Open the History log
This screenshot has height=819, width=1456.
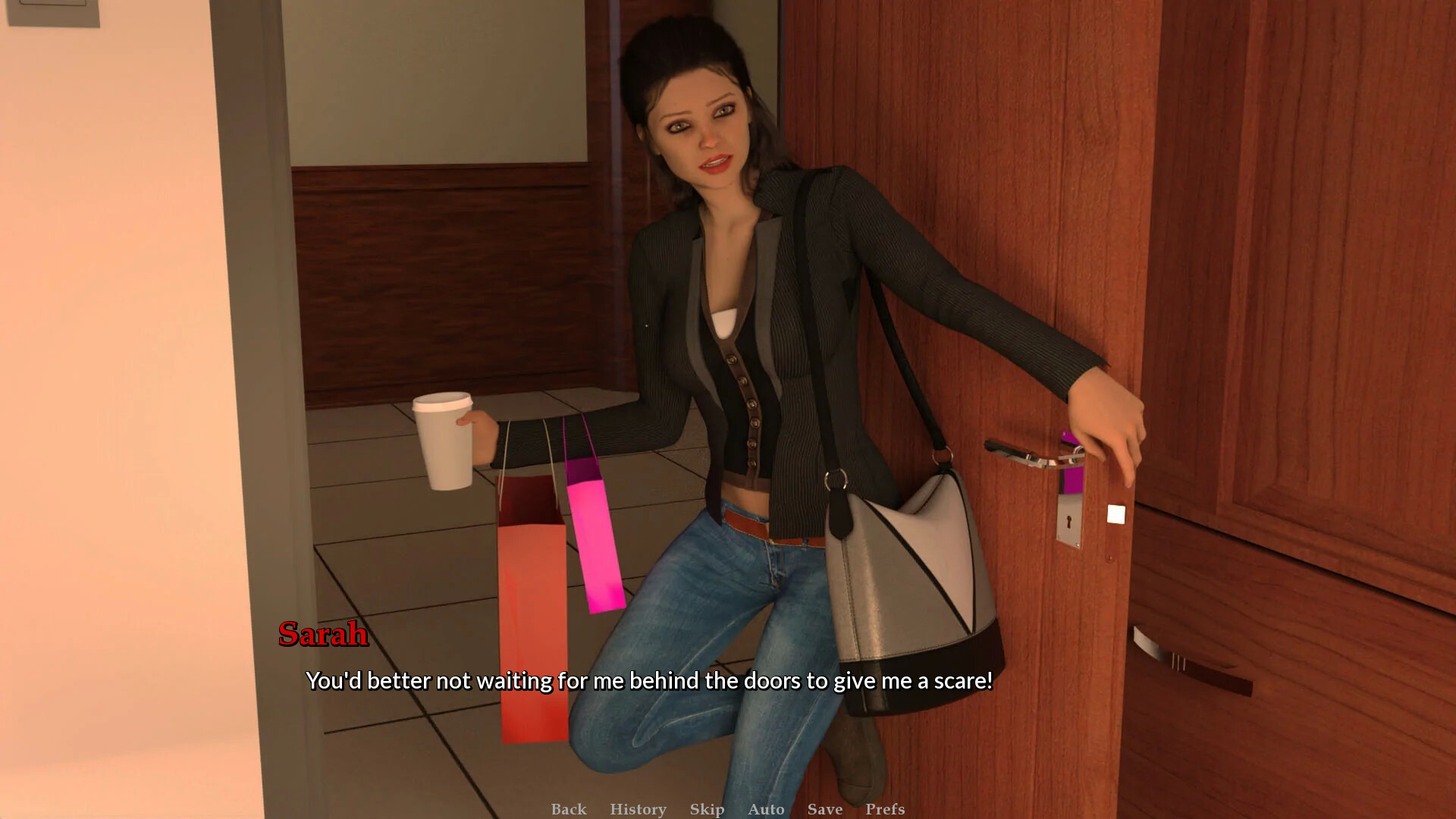(638, 809)
